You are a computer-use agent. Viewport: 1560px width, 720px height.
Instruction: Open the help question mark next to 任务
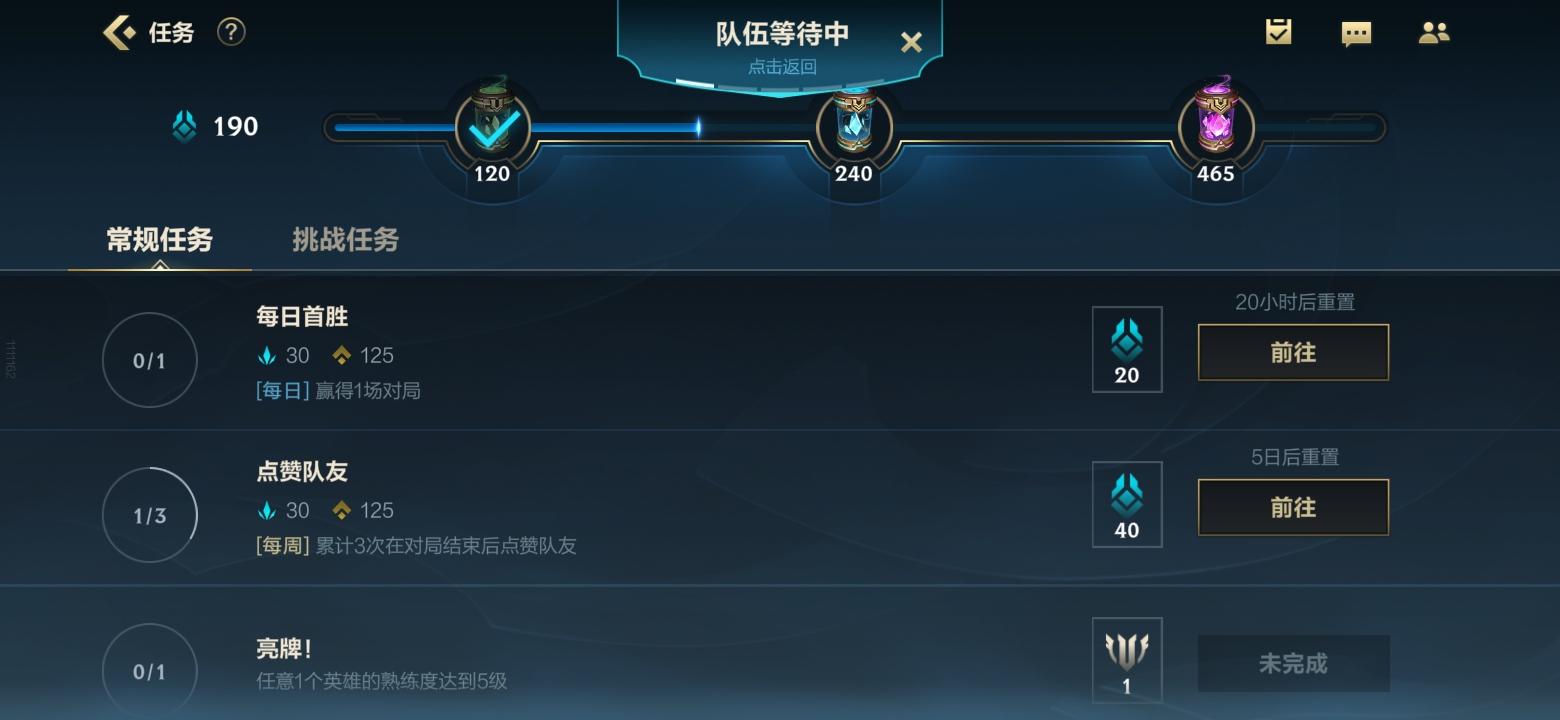point(231,31)
